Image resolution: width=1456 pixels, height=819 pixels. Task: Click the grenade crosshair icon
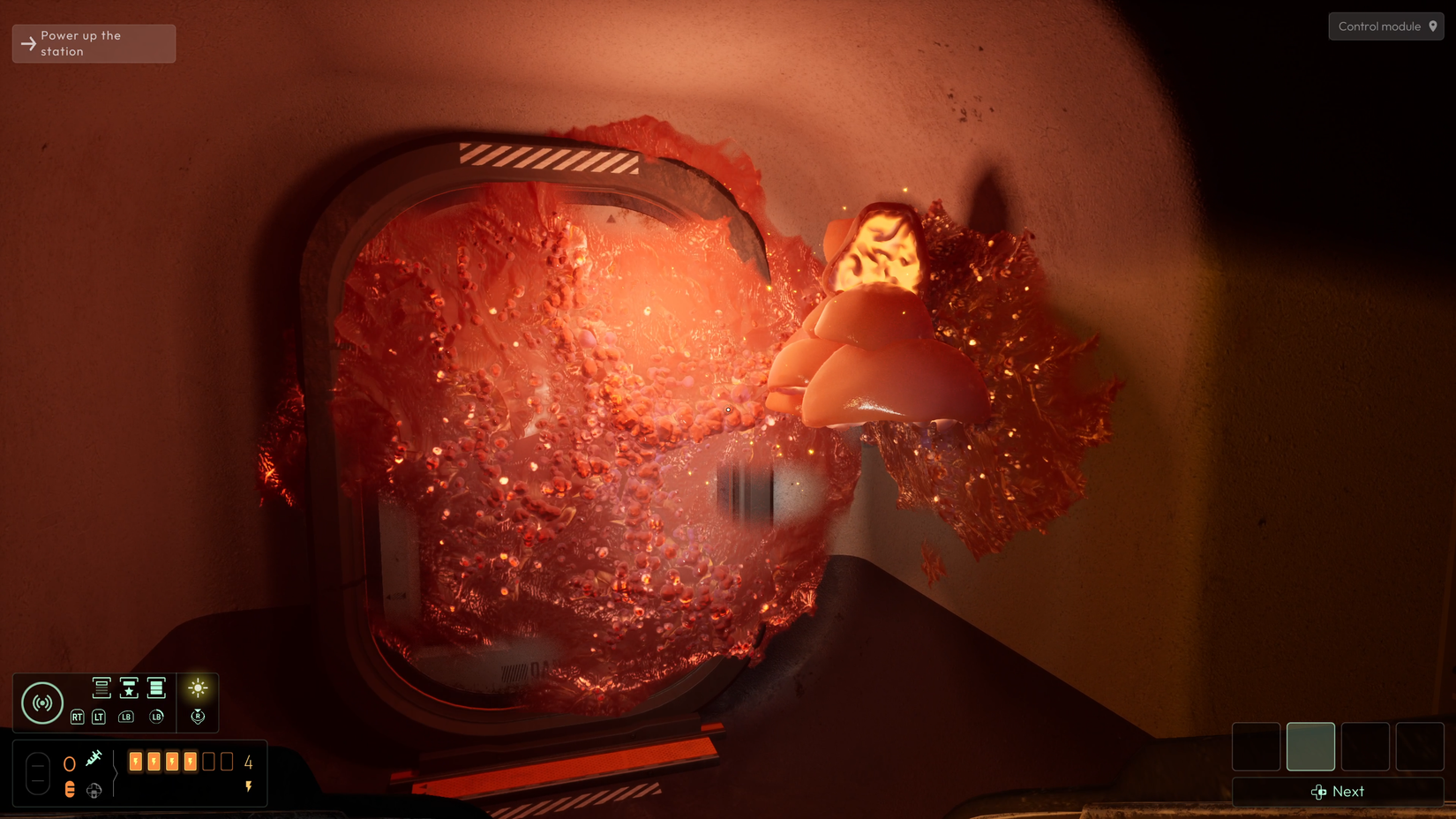point(94,790)
